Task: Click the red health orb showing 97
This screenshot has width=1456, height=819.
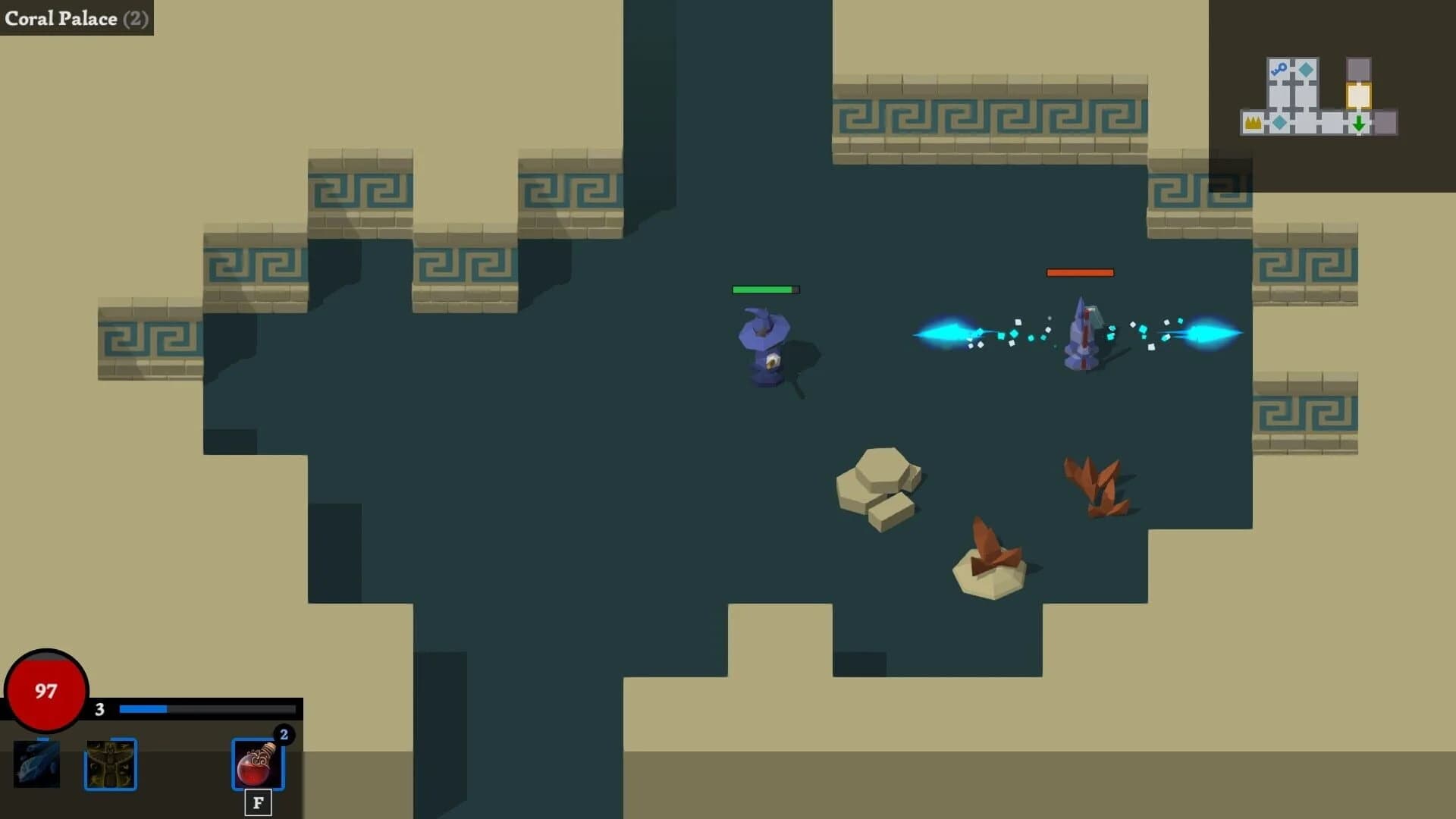Action: pos(45,691)
